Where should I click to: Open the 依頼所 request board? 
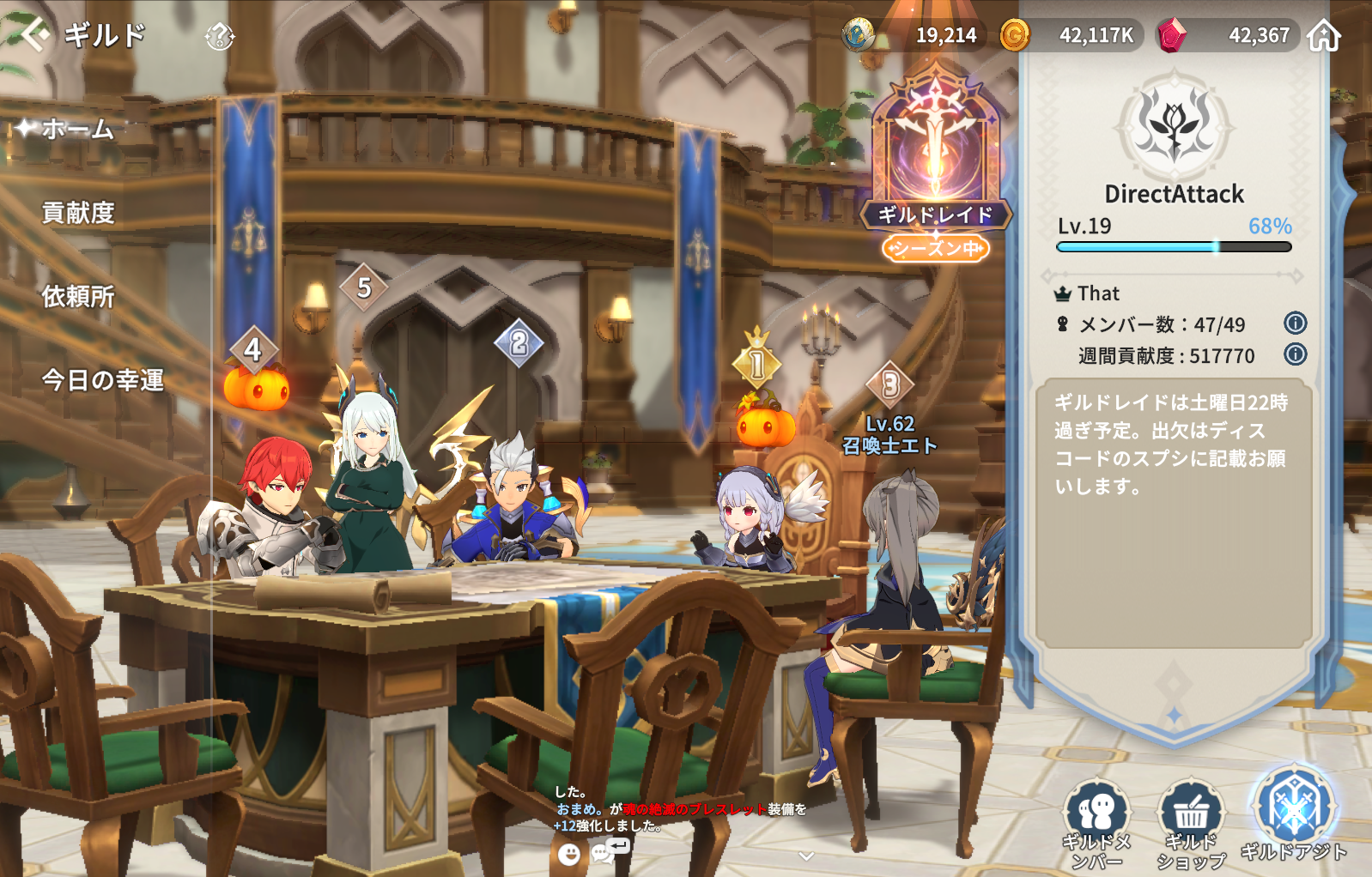point(78,297)
